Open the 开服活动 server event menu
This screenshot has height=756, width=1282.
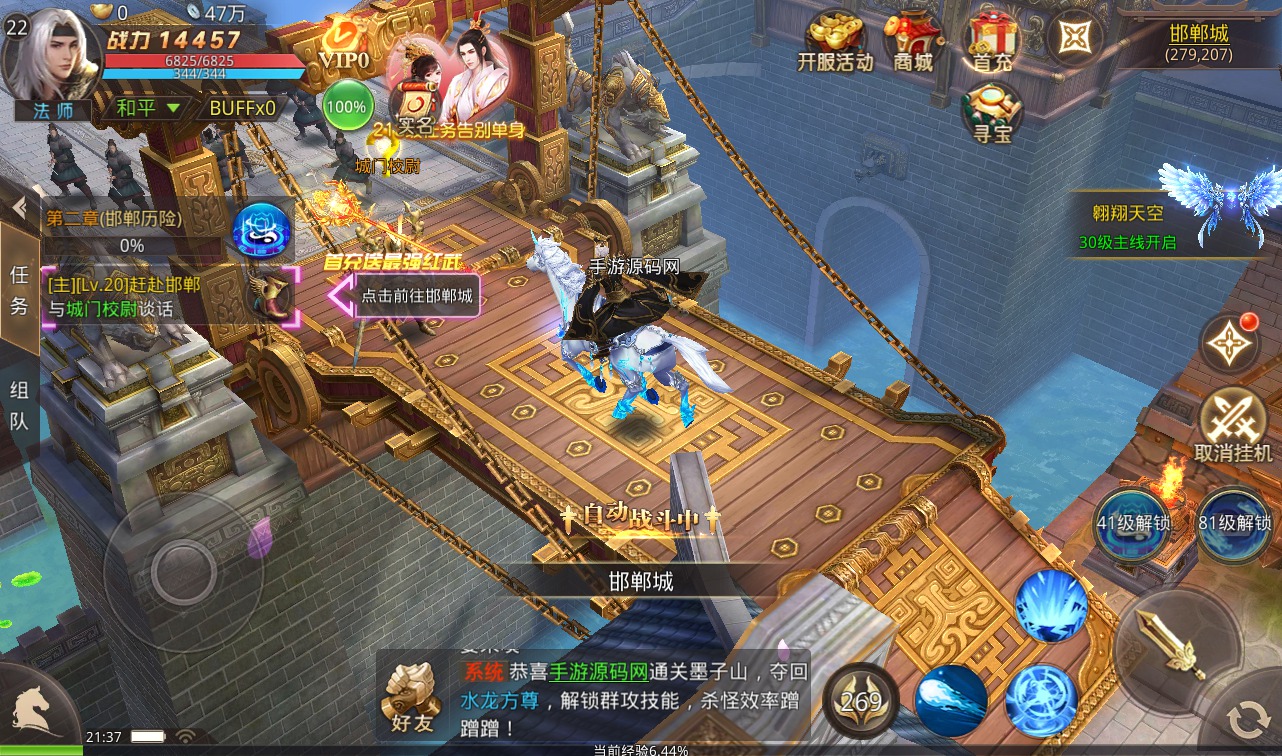[x=835, y=42]
